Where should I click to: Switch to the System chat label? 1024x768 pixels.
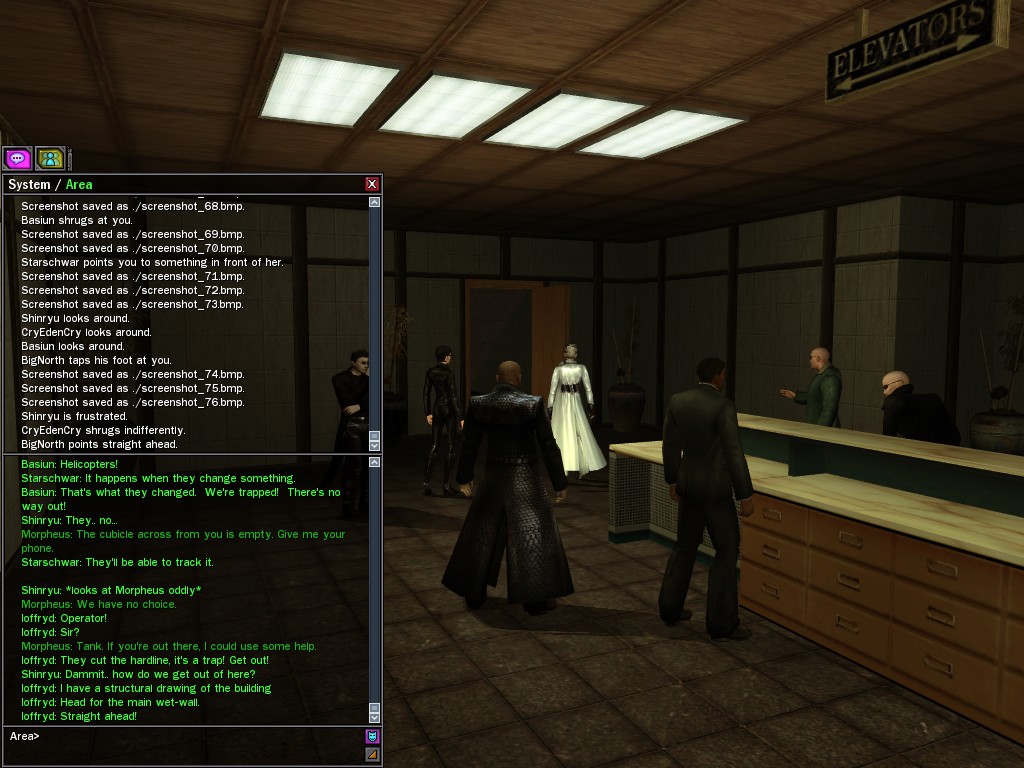(29, 184)
